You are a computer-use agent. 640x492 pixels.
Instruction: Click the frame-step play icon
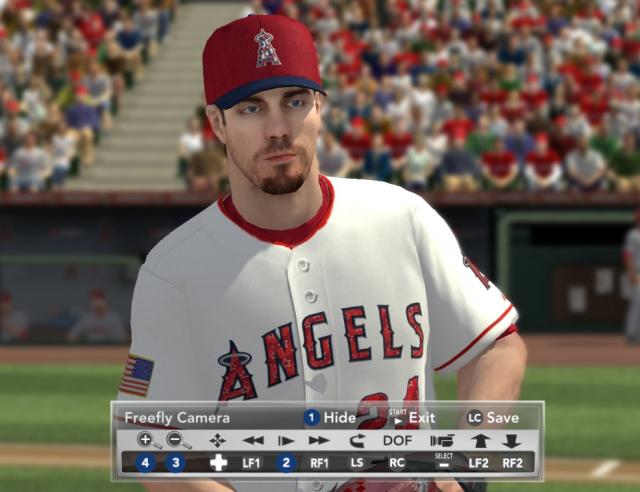click(286, 440)
